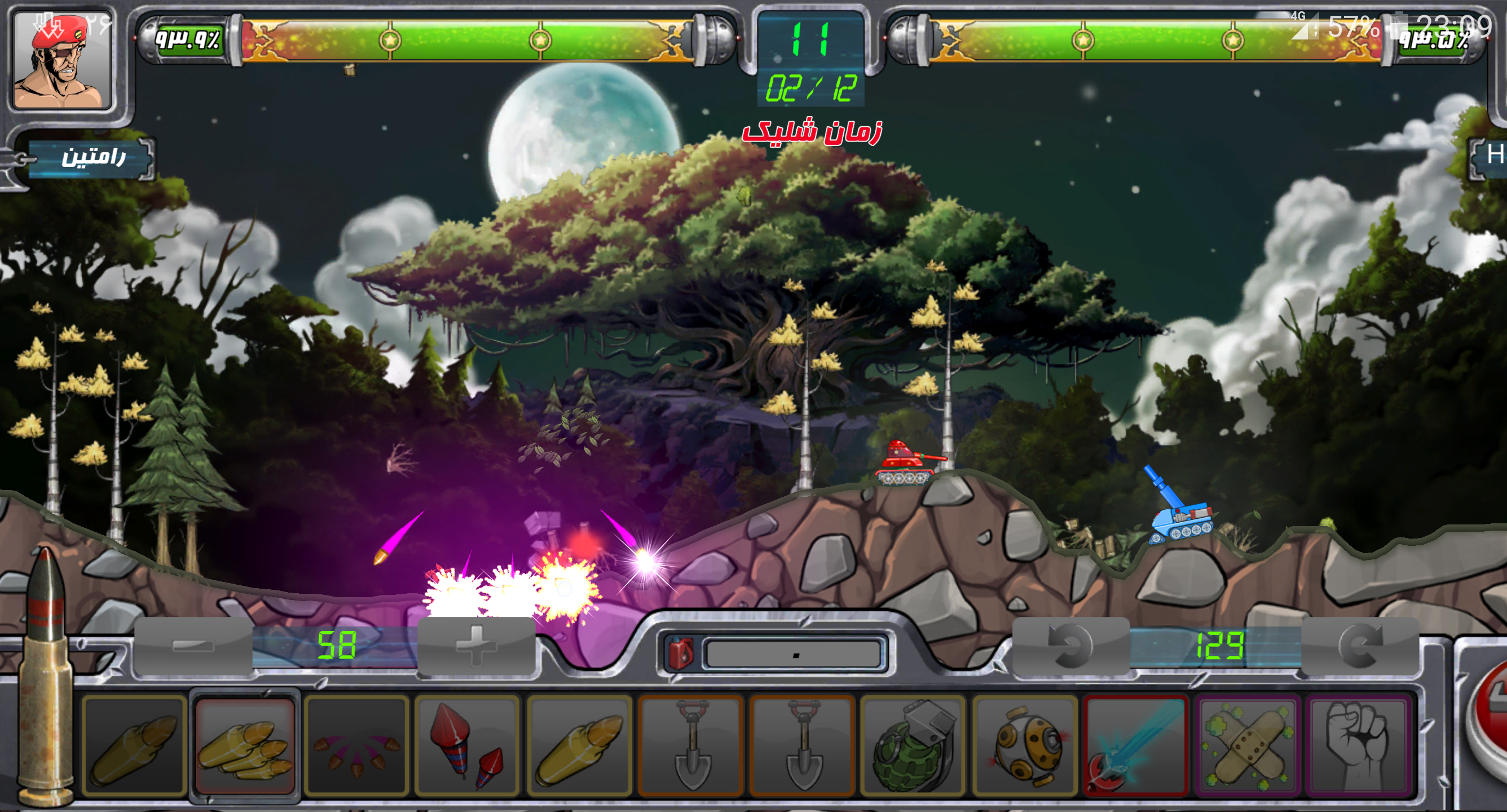1507x812 pixels.
Task: Select the triple bullet cluster weapon
Action: 245,745
